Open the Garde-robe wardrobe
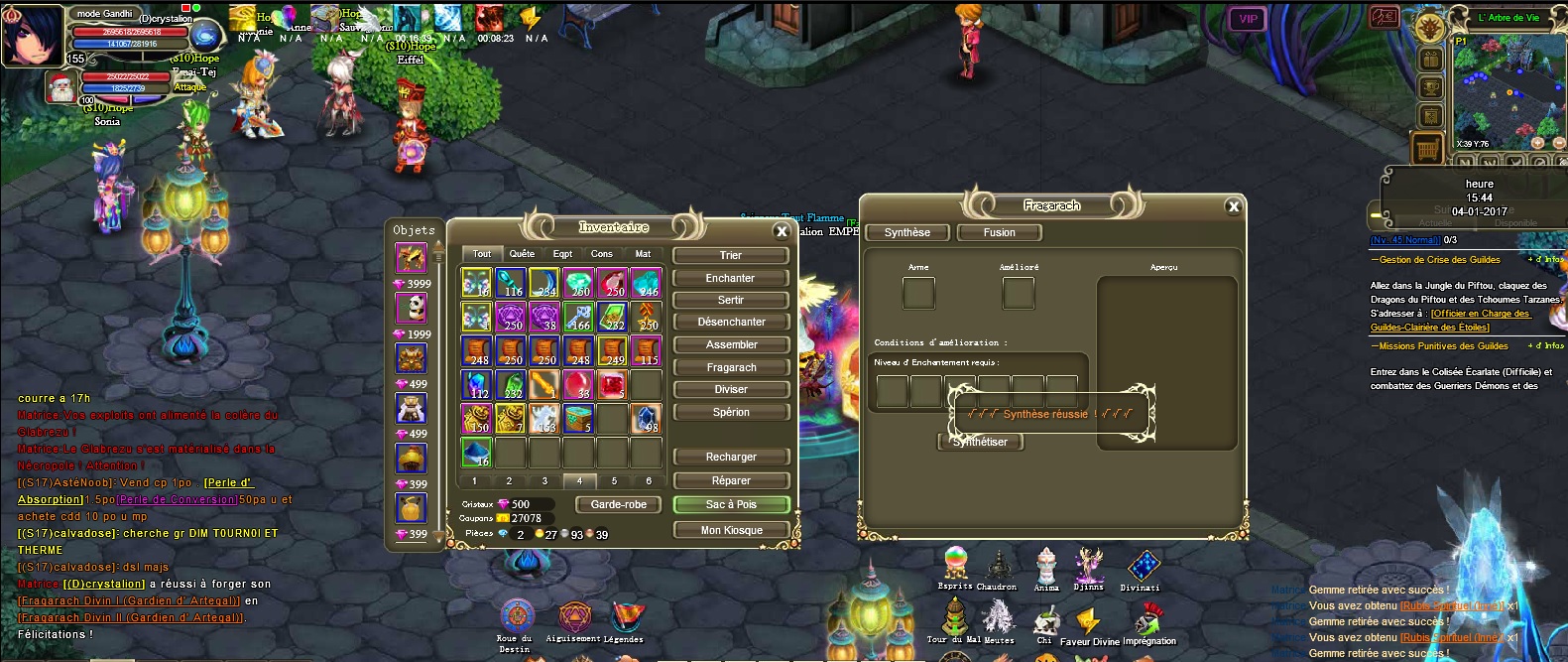 (619, 505)
